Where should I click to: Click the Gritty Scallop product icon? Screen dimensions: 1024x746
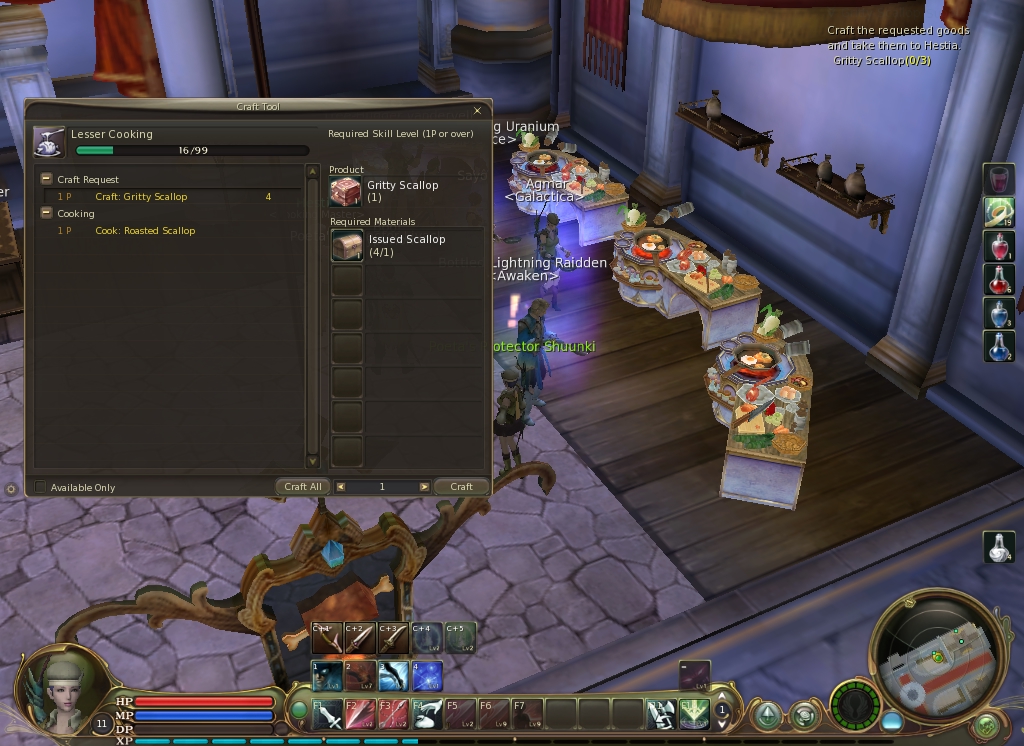346,192
